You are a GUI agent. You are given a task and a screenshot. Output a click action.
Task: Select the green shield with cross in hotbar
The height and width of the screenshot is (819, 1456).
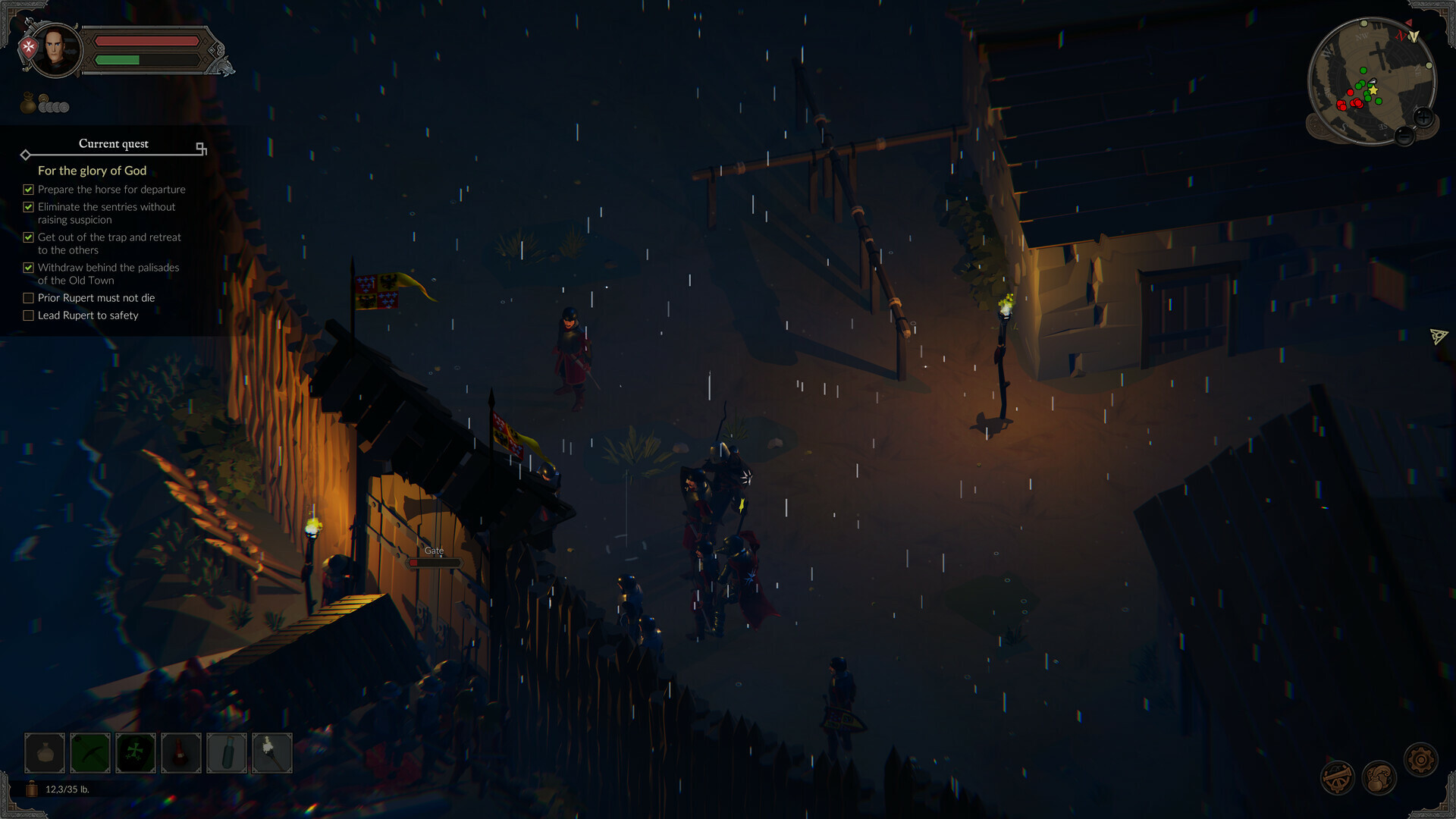(x=135, y=752)
